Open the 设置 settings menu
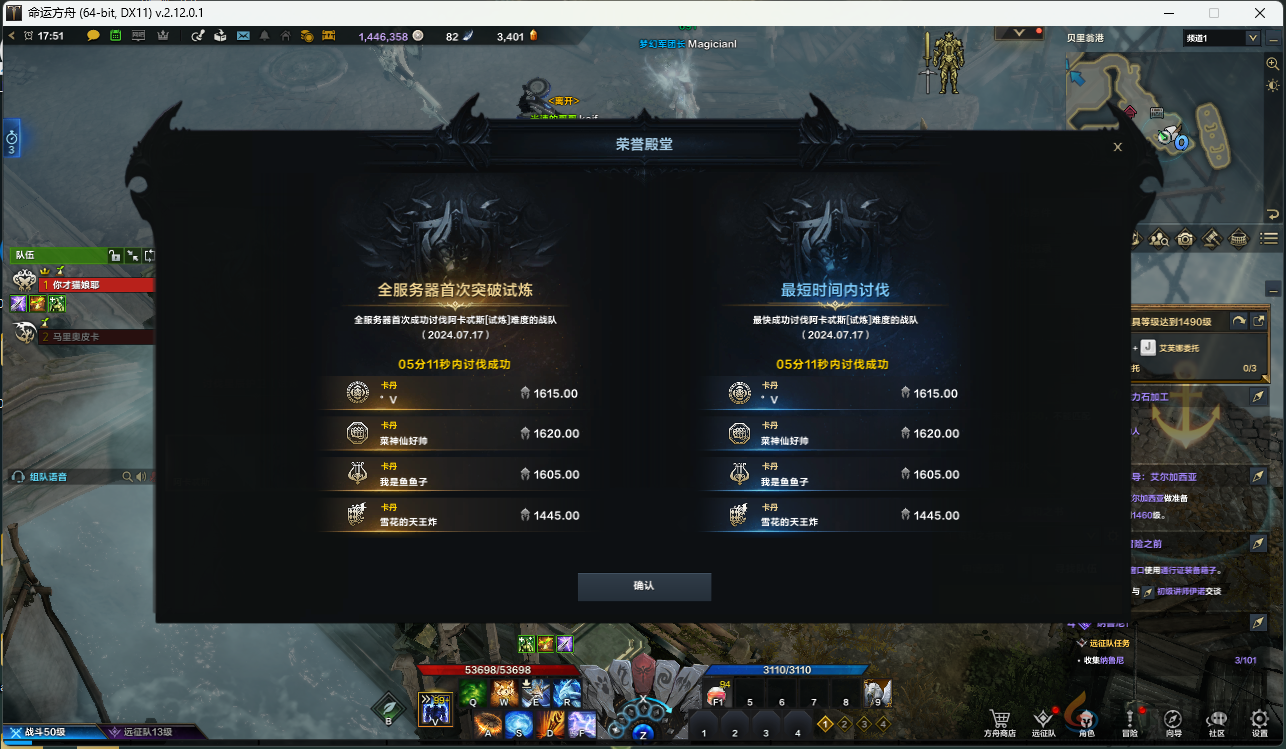 [1258, 717]
